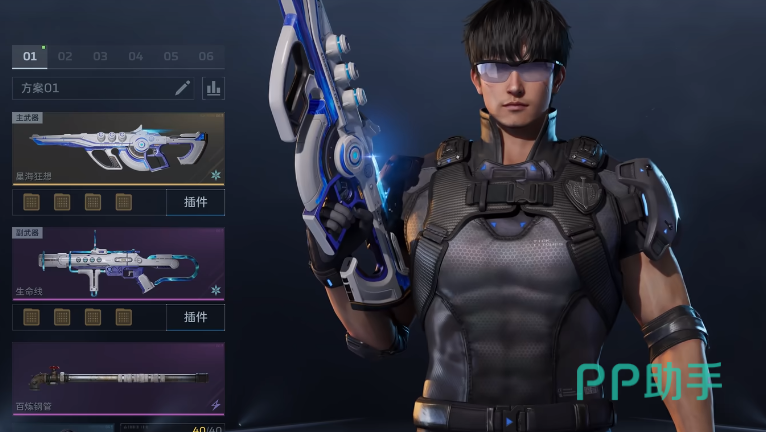
Task: Open 插件 for the 生命线 secondary weapon
Action: (x=195, y=317)
